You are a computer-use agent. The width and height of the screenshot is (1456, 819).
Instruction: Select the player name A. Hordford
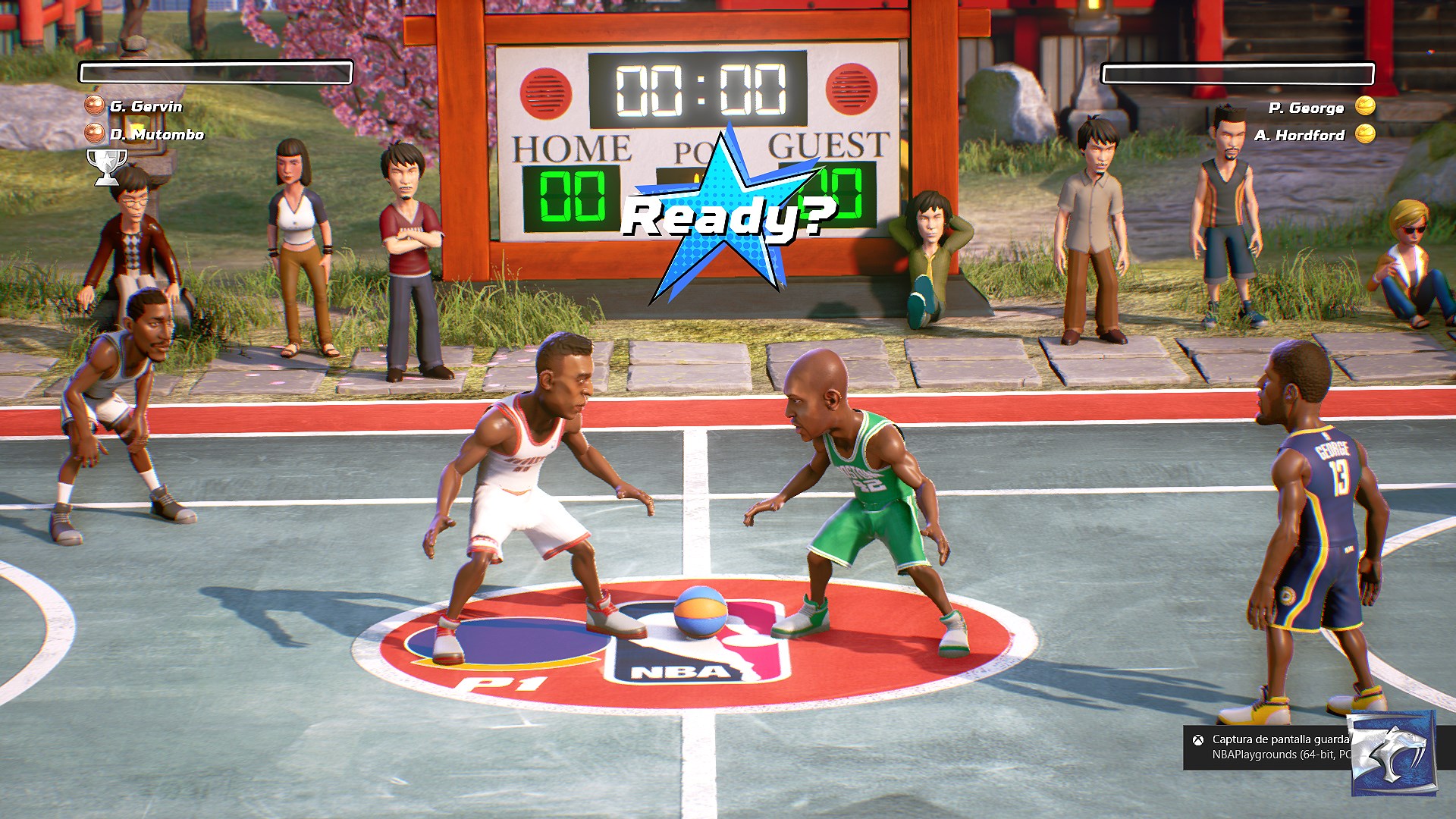pos(1300,134)
